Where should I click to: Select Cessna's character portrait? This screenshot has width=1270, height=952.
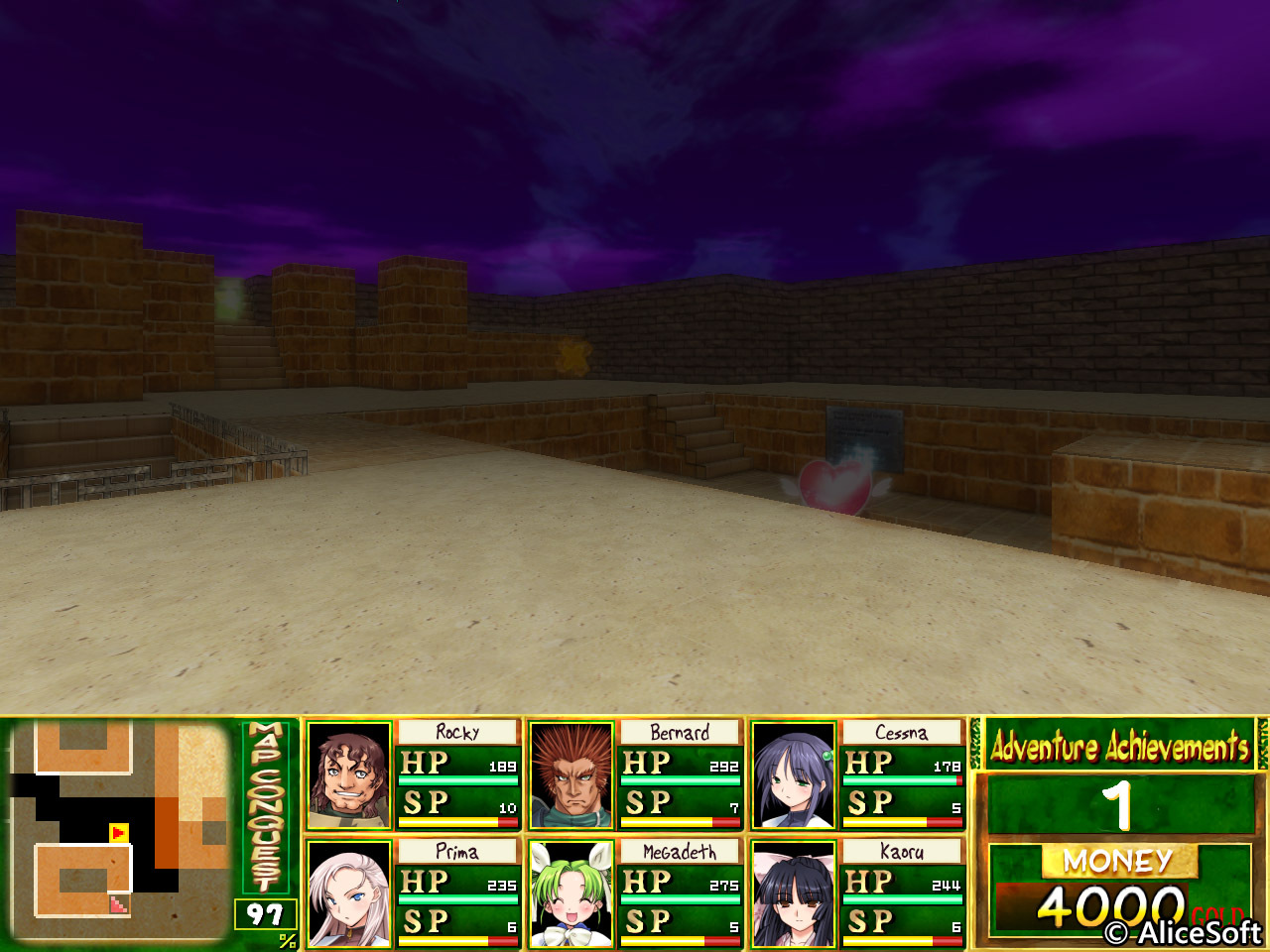794,776
